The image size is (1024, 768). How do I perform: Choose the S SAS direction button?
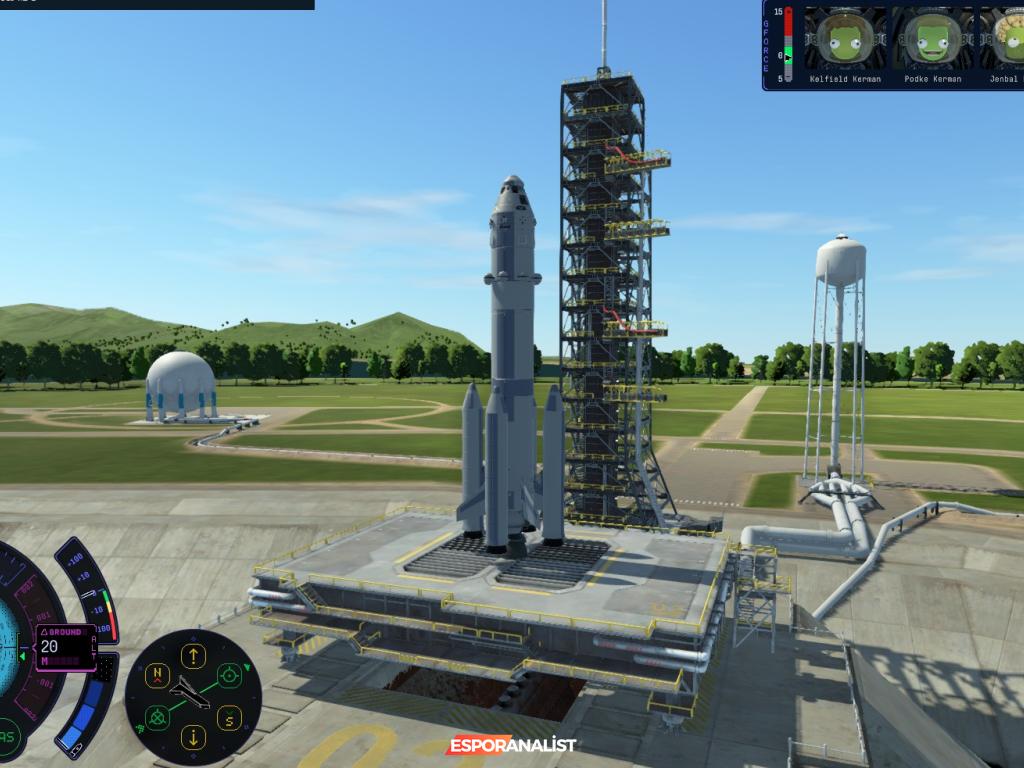pos(229,717)
